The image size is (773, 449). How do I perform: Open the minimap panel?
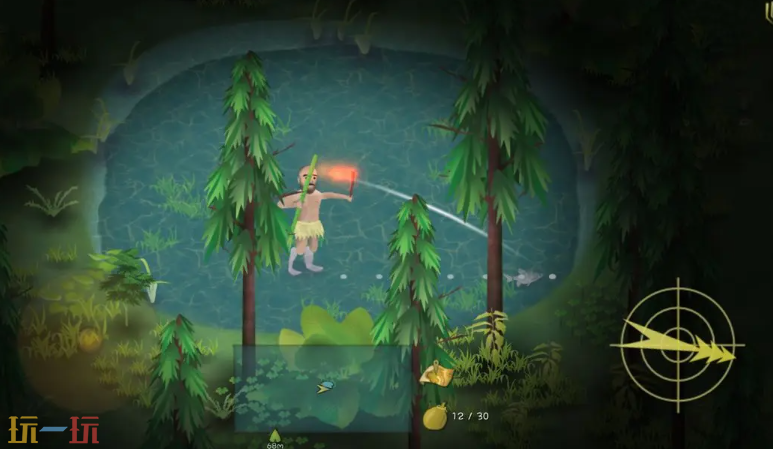point(324,387)
